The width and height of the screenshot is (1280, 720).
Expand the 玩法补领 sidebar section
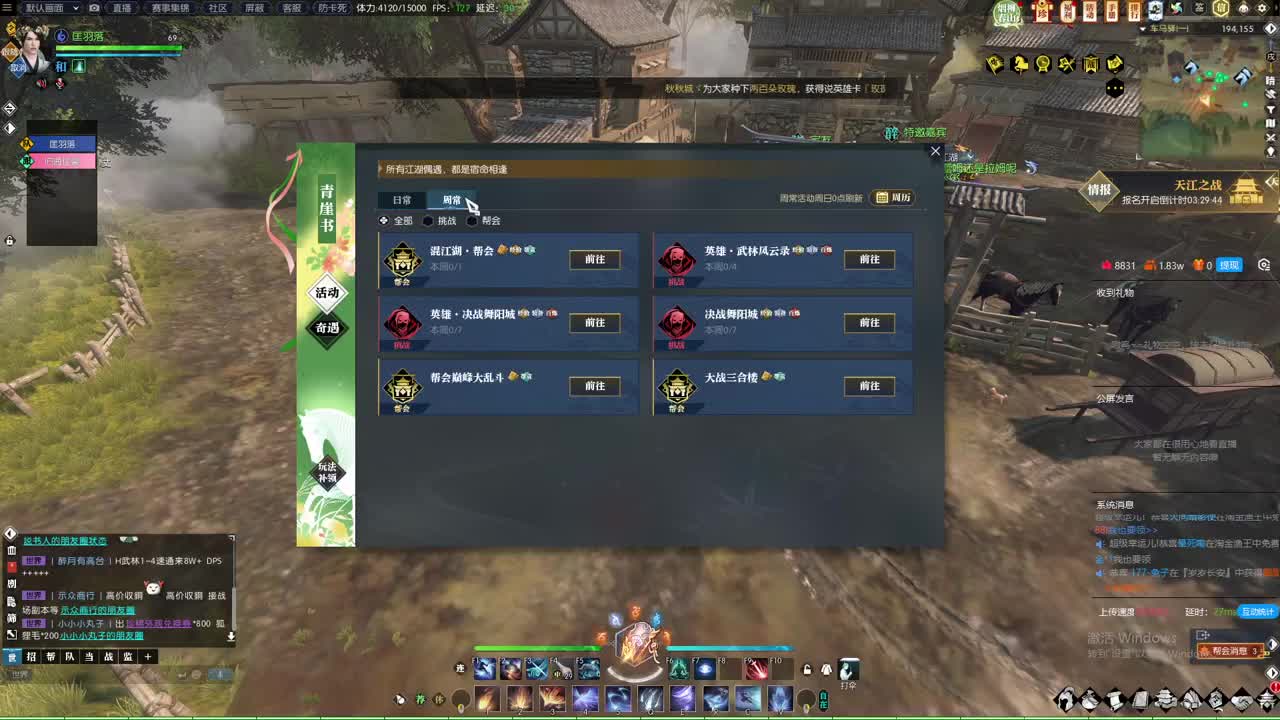click(x=326, y=474)
